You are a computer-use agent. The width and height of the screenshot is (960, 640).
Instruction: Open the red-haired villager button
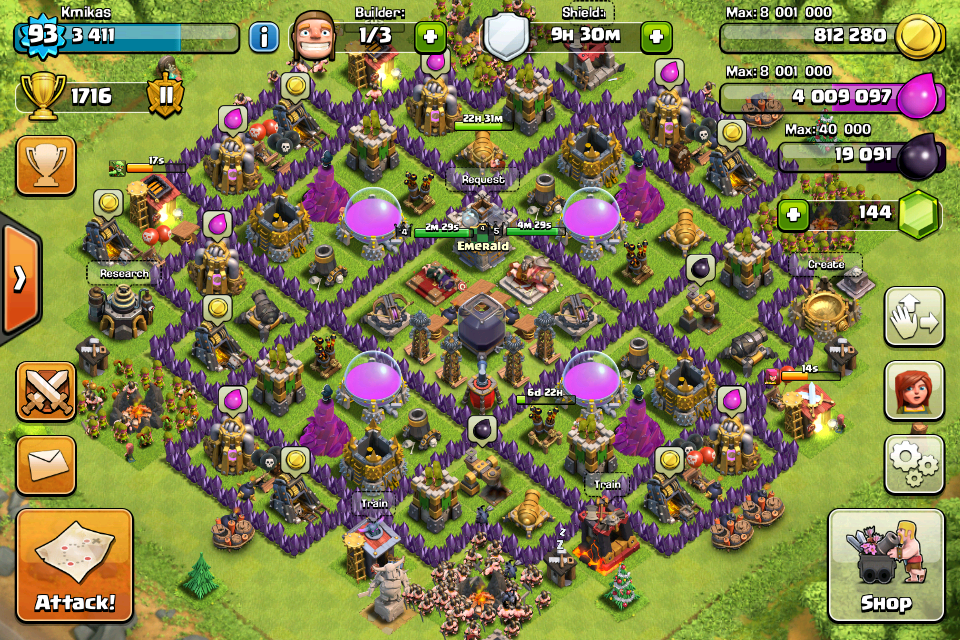coord(914,390)
